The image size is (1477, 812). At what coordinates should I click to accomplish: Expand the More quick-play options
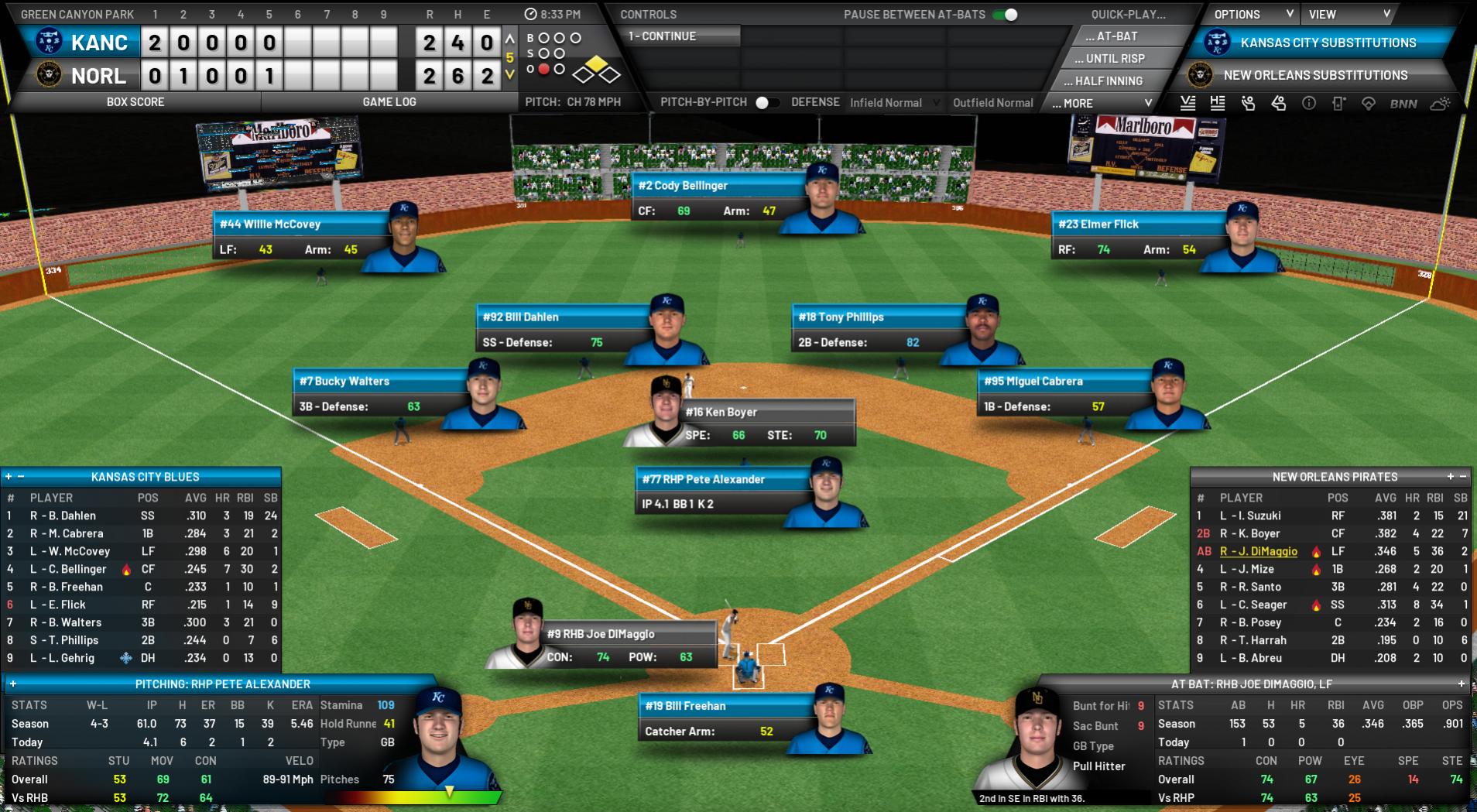[x=1102, y=103]
